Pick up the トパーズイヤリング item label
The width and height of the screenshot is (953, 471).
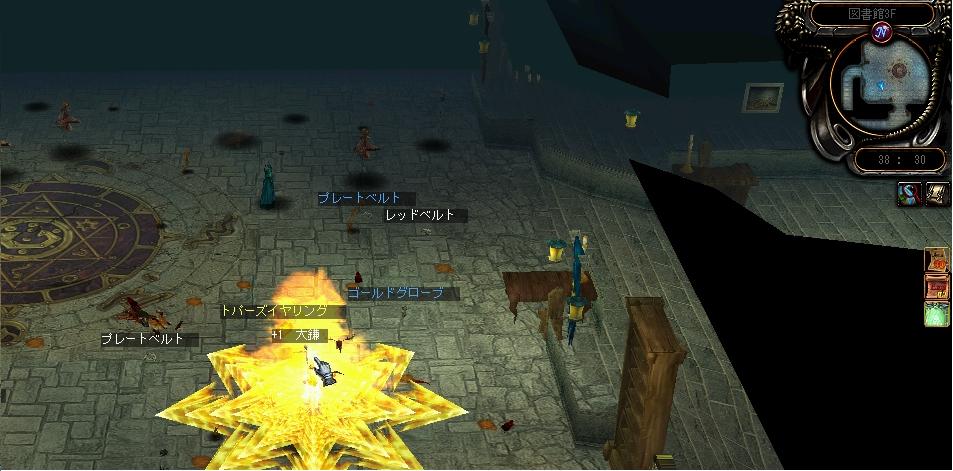(x=281, y=311)
